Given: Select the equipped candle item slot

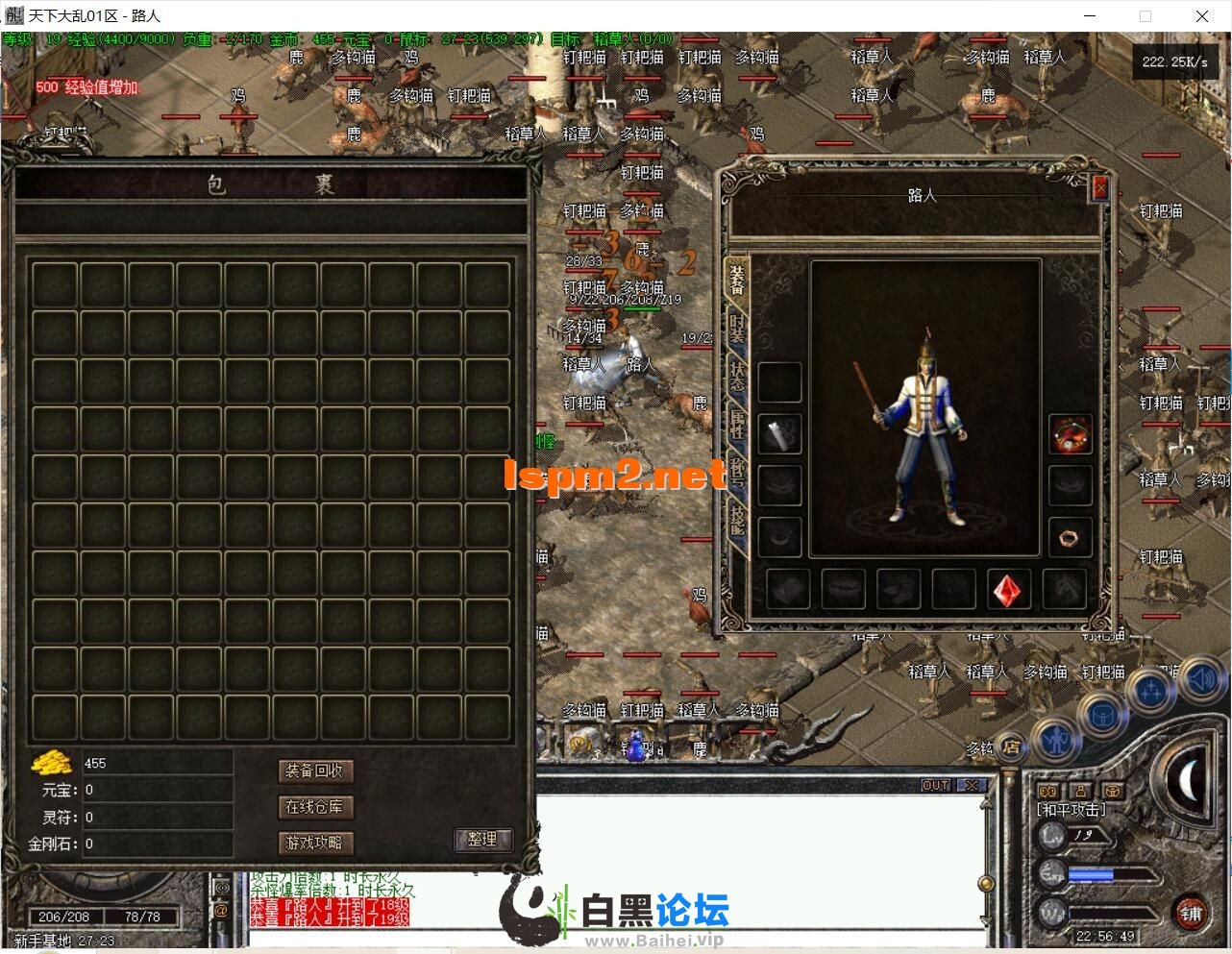Looking at the screenshot, I should tap(779, 434).
